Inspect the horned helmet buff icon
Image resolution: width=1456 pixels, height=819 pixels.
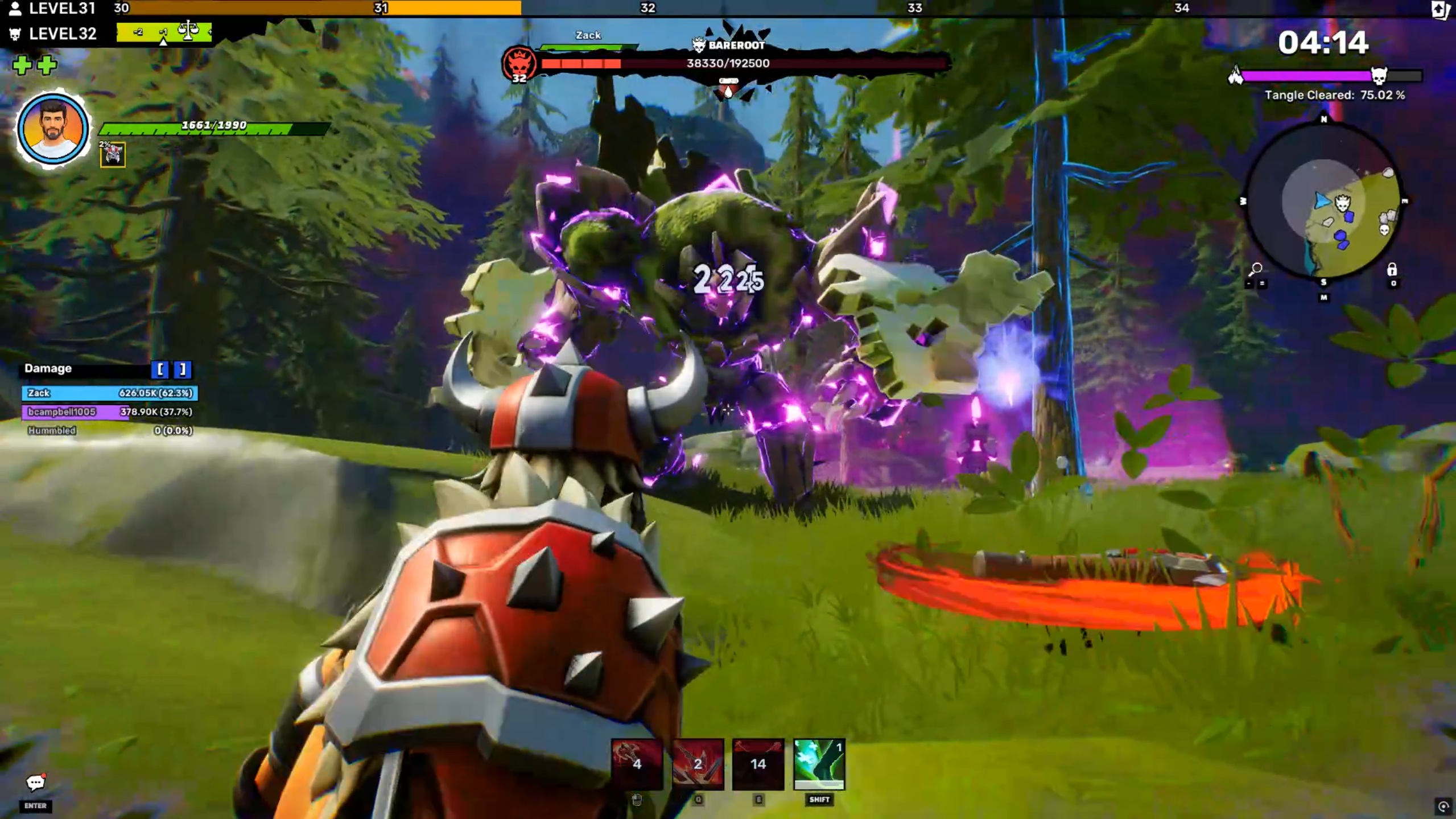pos(113,155)
